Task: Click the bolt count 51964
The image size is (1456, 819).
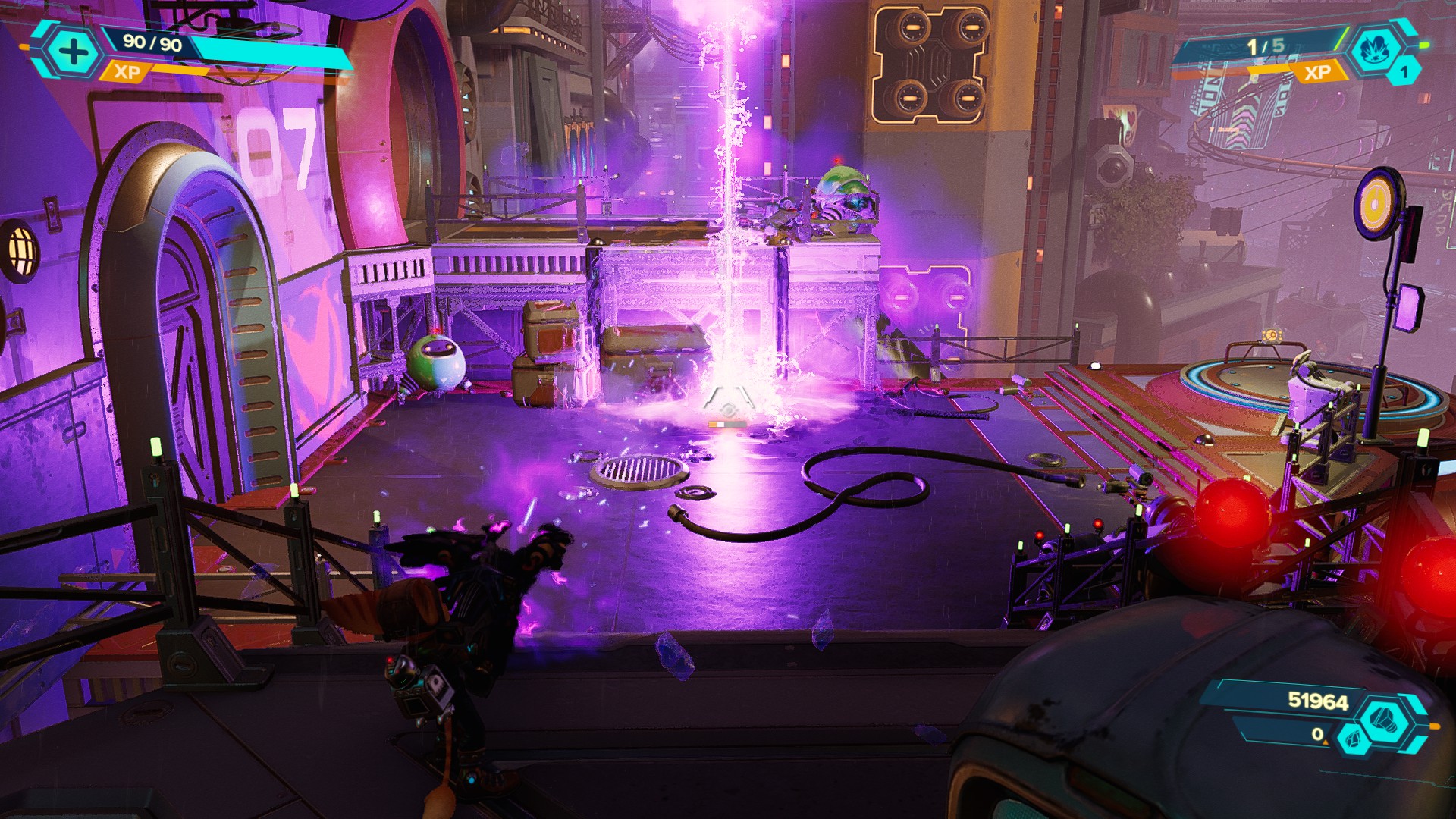Action: [x=1316, y=701]
